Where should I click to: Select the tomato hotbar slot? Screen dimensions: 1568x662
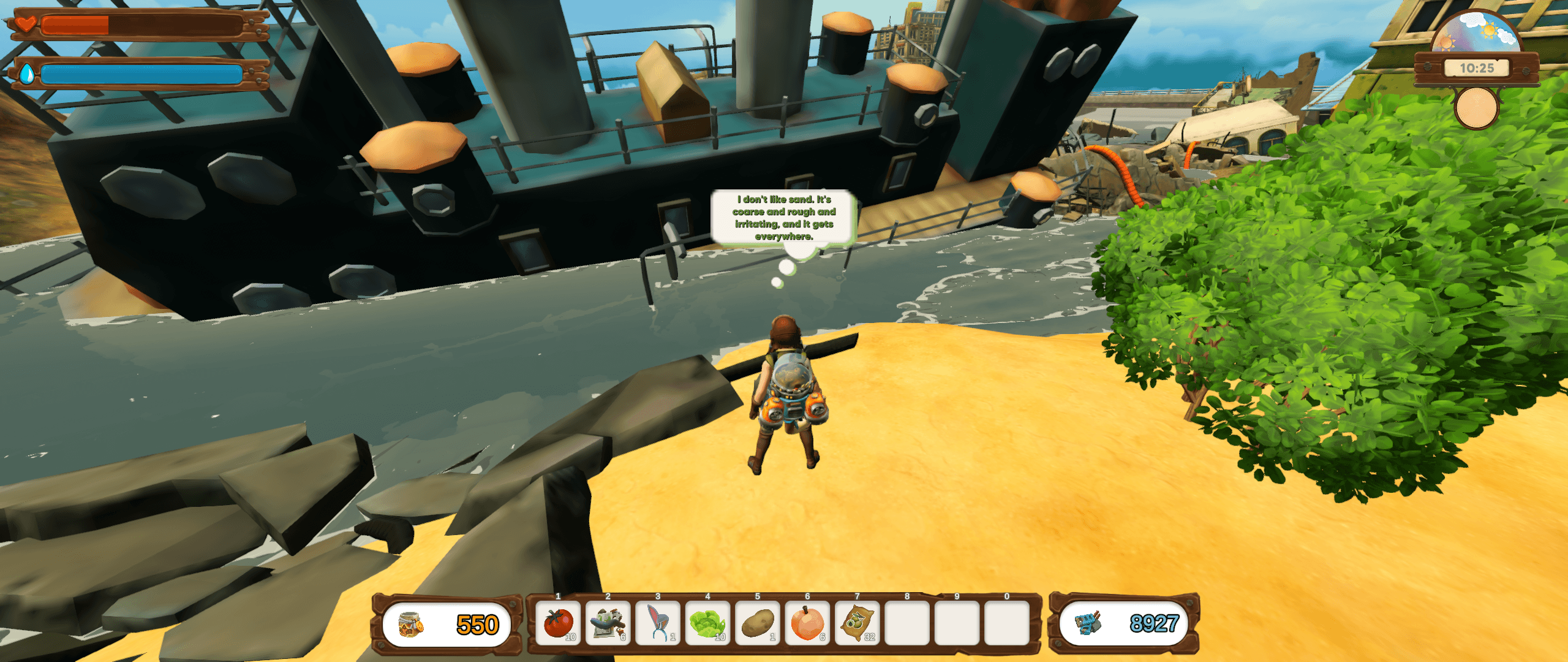[x=558, y=623]
